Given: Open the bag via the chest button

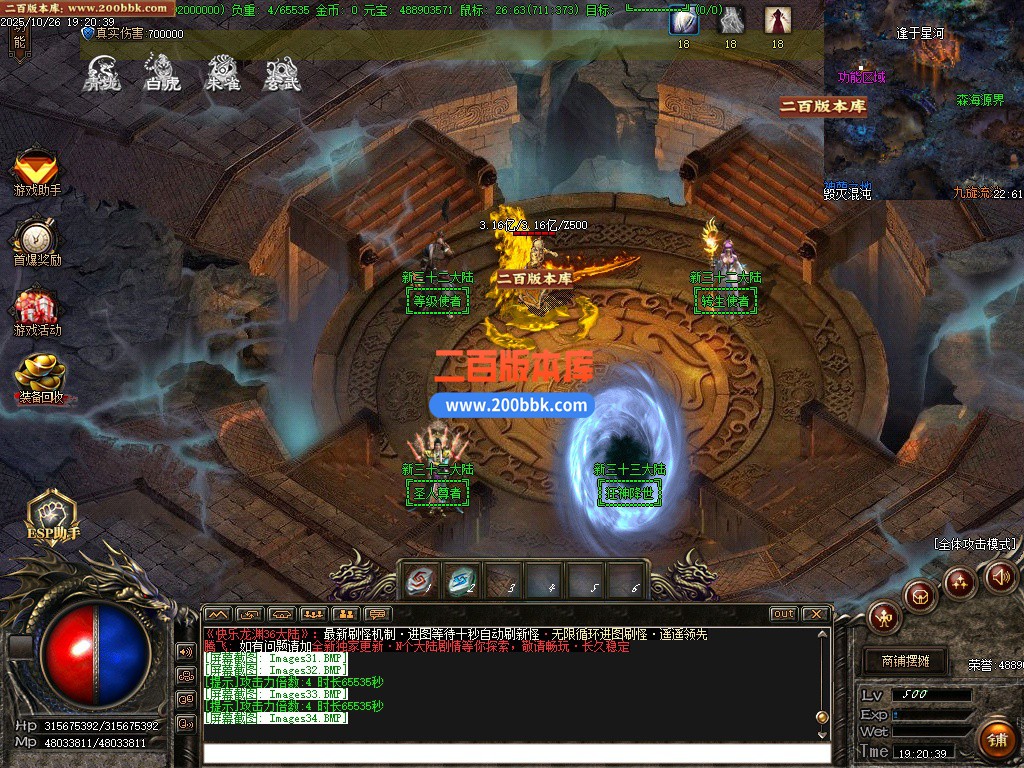Looking at the screenshot, I should pyautogui.click(x=920, y=596).
